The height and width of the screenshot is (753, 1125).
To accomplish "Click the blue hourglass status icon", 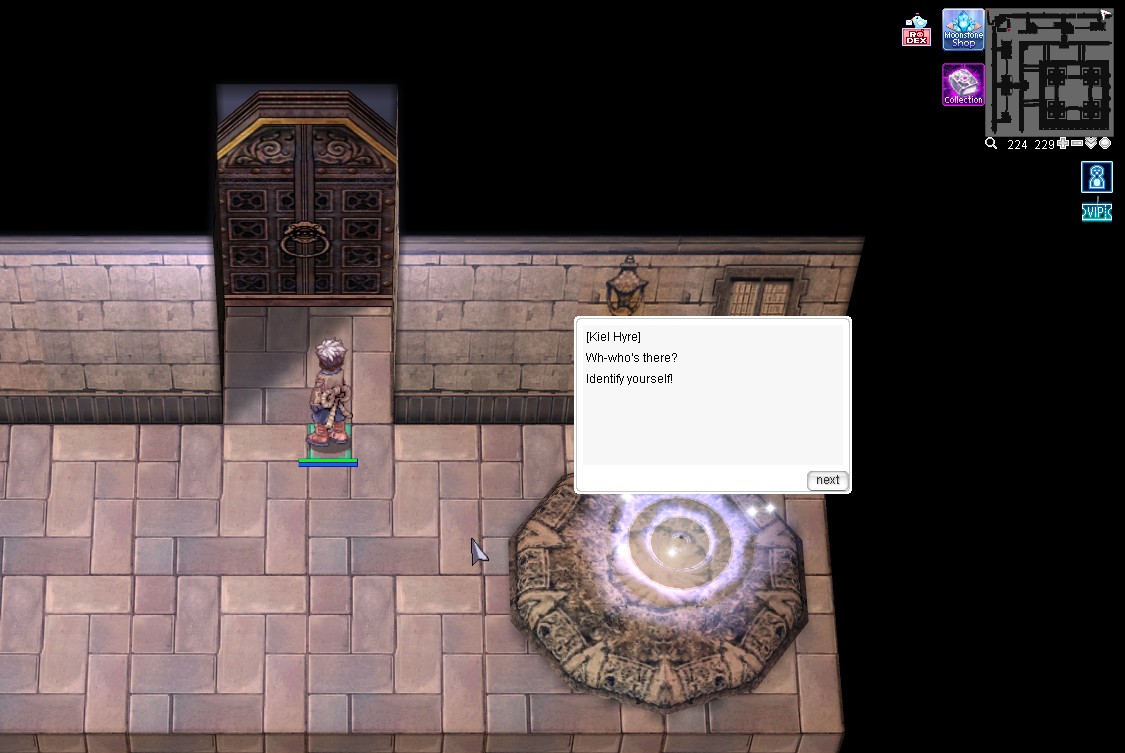I will click(x=1097, y=177).
